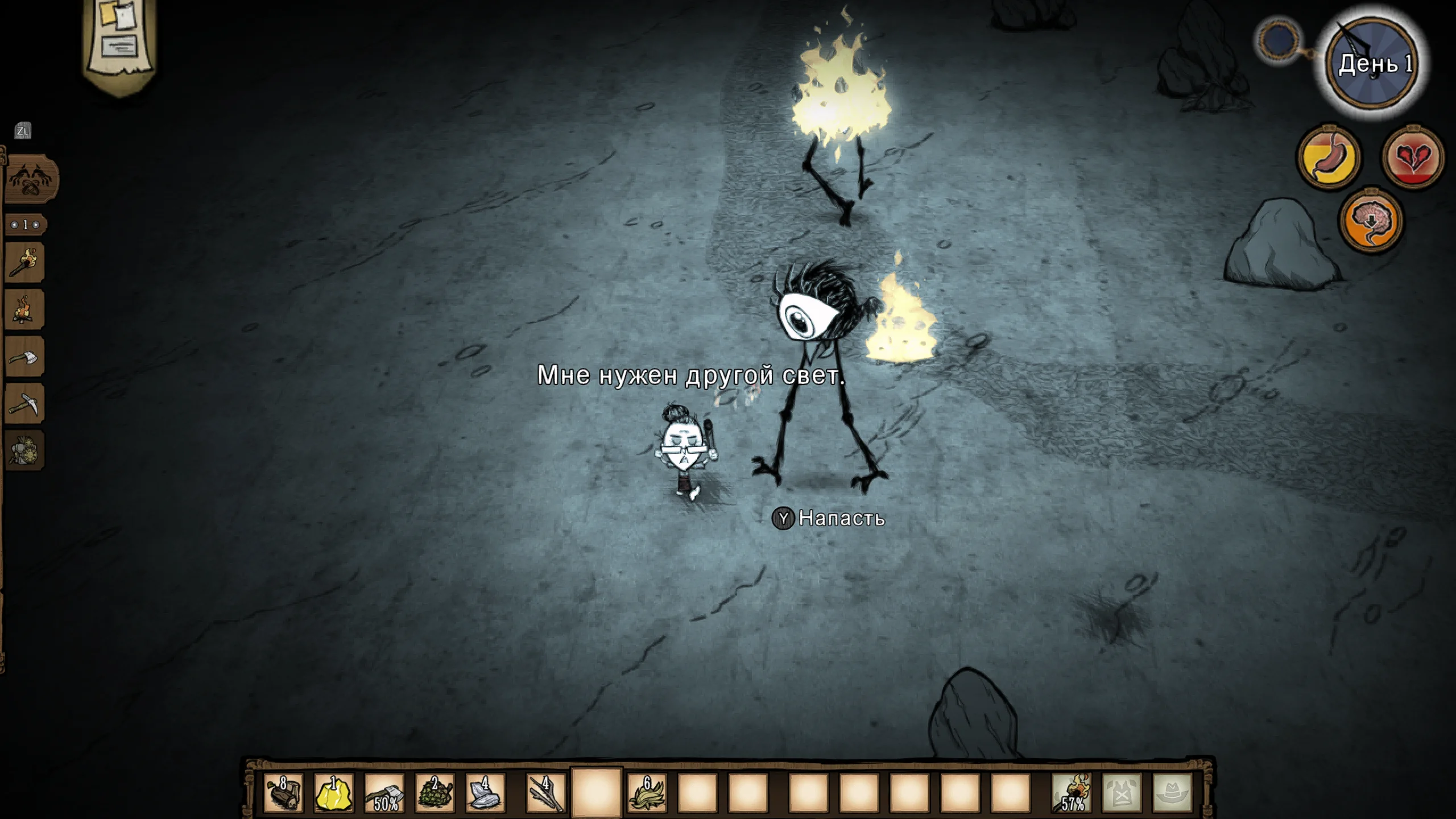Viewport: 1456px width, 819px height.
Task: Pick the pickaxe crafting recipe
Action: 25,404
